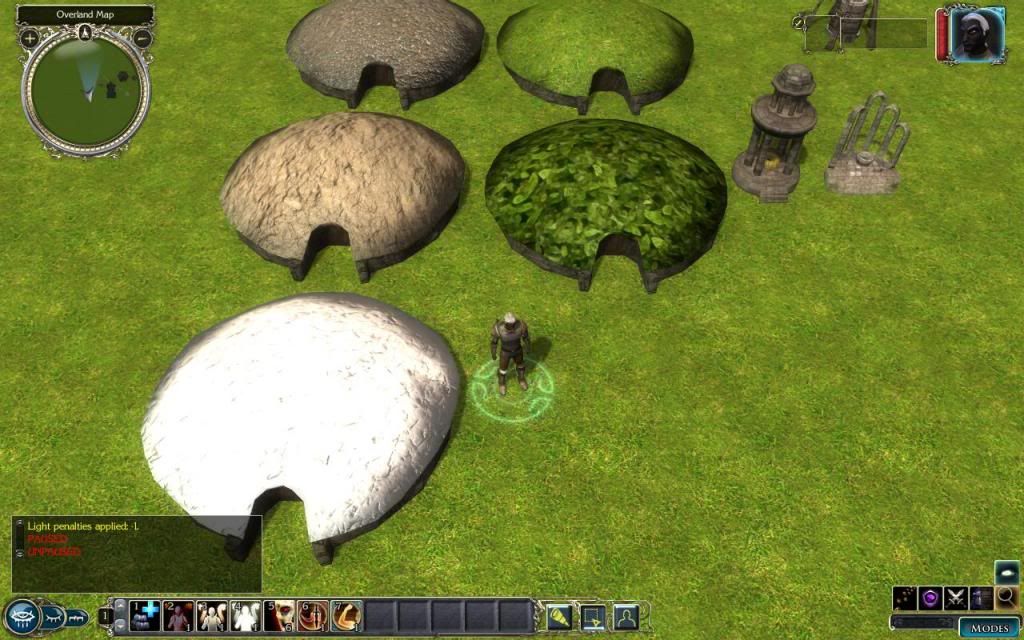Activate the crossed swords mode icon

[x=956, y=598]
